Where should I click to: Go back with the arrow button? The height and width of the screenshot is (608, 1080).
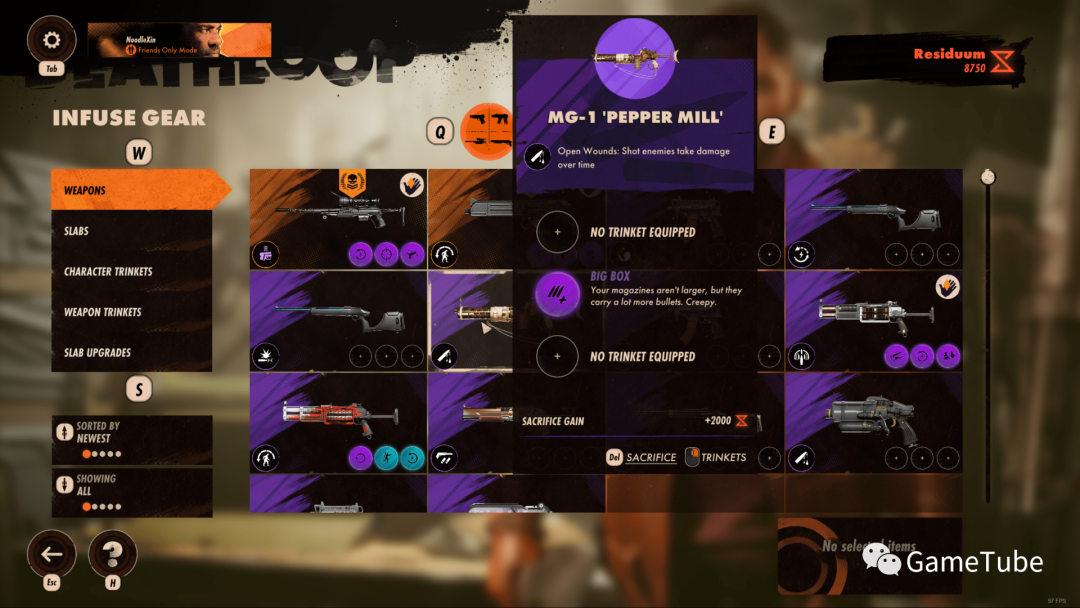coord(52,553)
